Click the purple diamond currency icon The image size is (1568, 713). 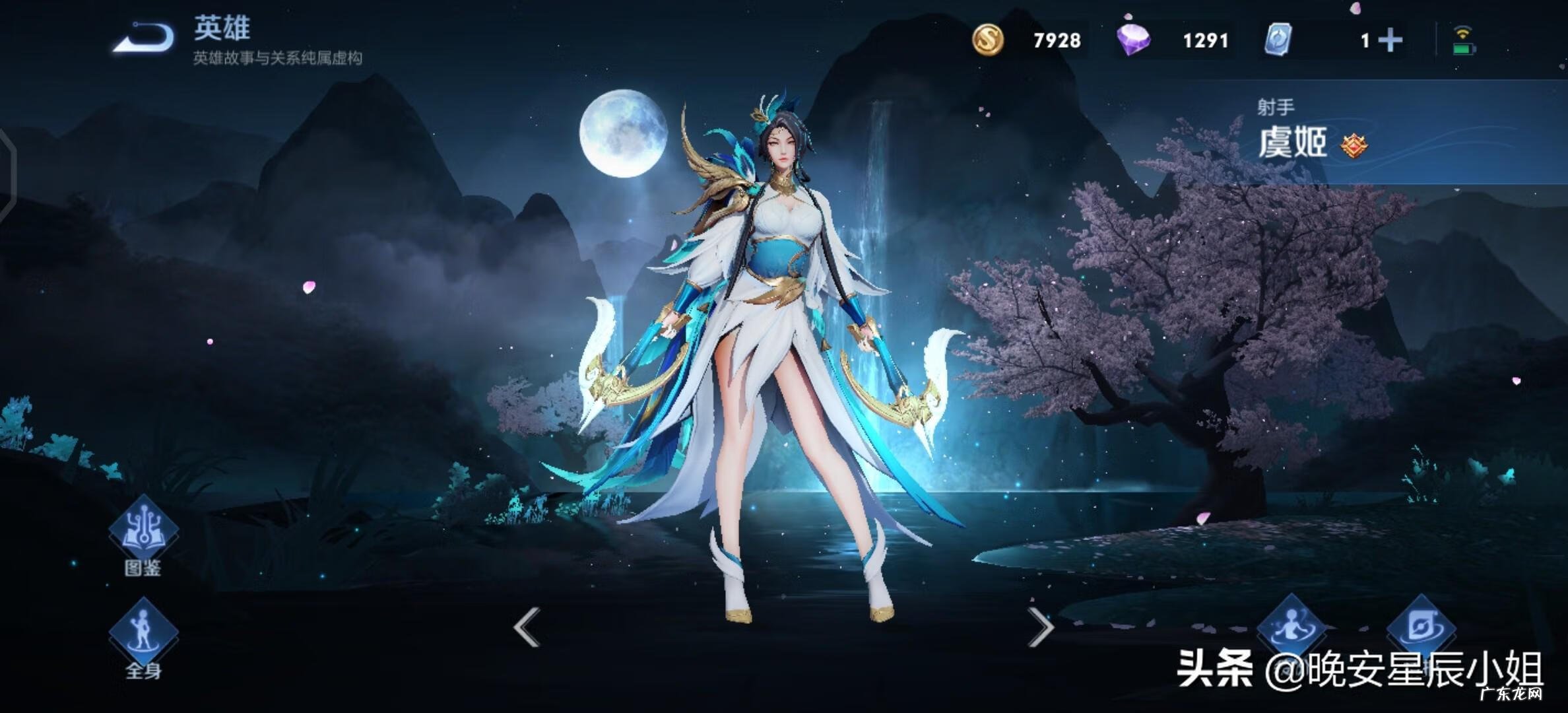(1136, 40)
